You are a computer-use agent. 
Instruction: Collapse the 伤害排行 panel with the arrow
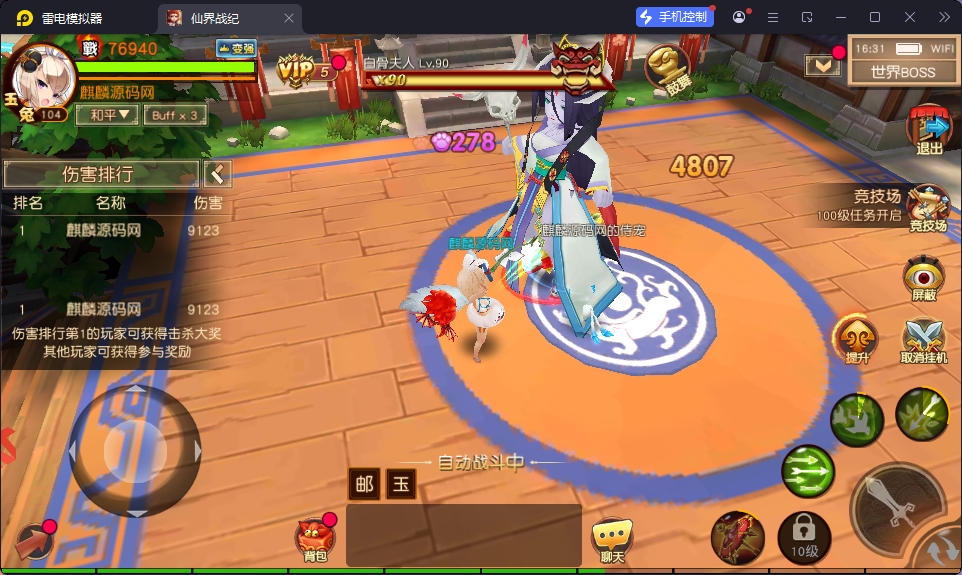217,174
